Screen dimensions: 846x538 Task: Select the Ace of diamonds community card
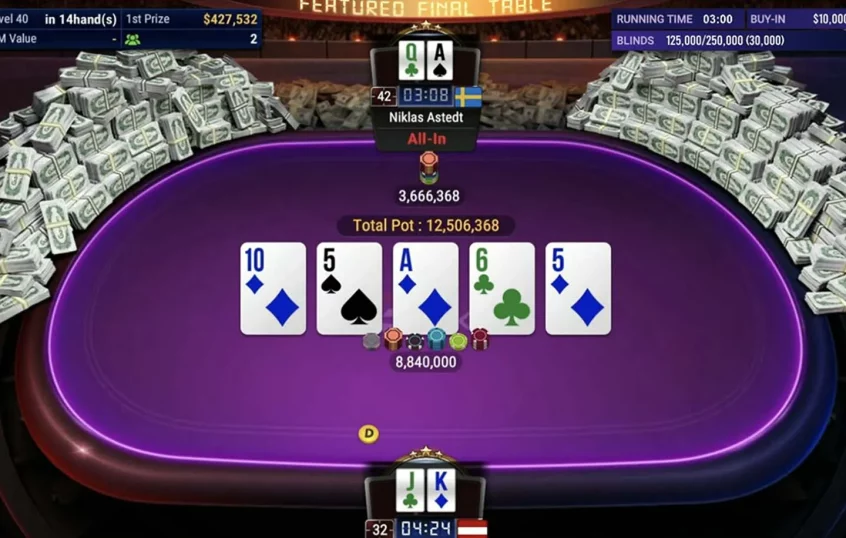425,288
